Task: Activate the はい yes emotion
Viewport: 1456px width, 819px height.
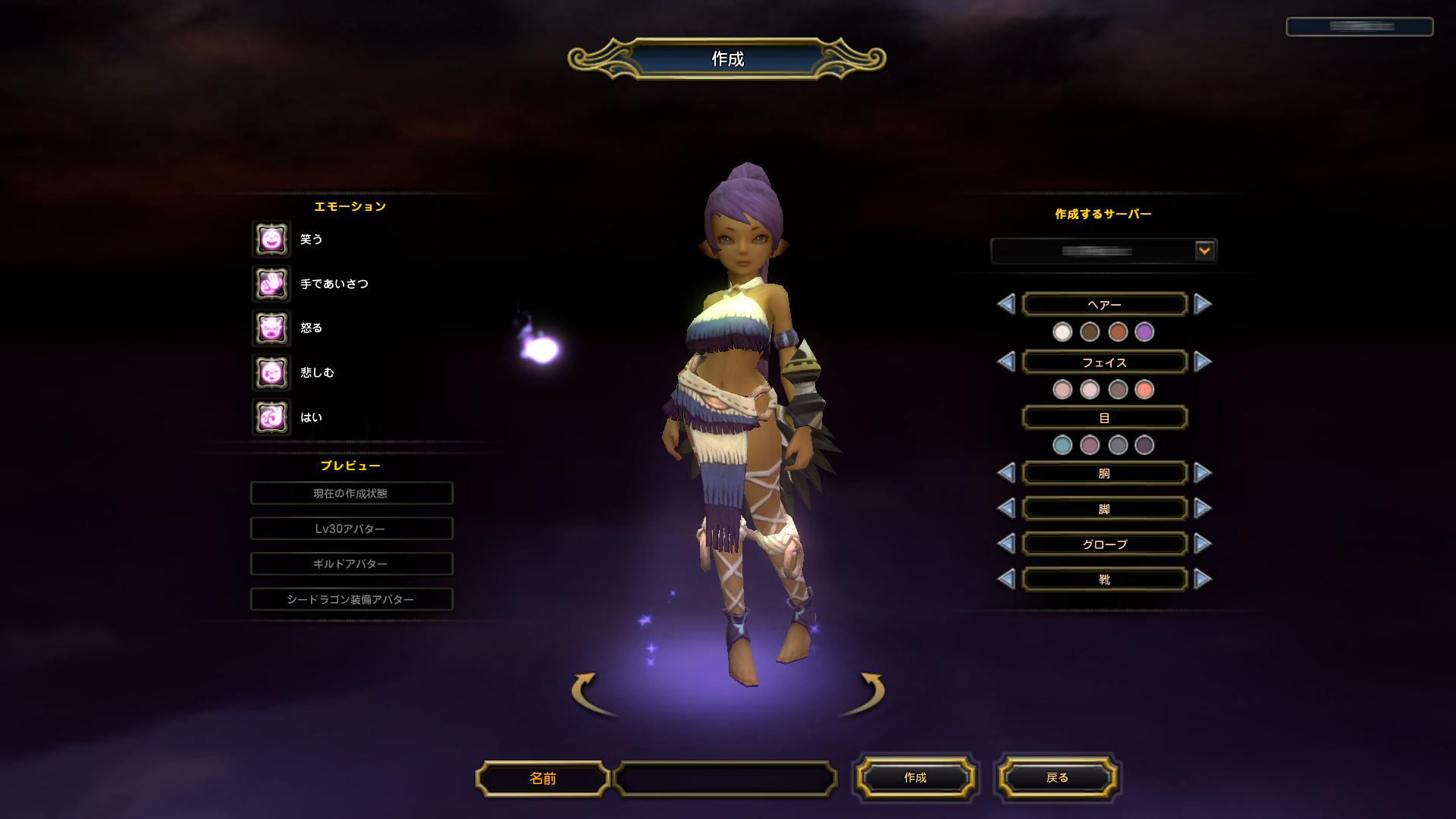Action: 271,417
